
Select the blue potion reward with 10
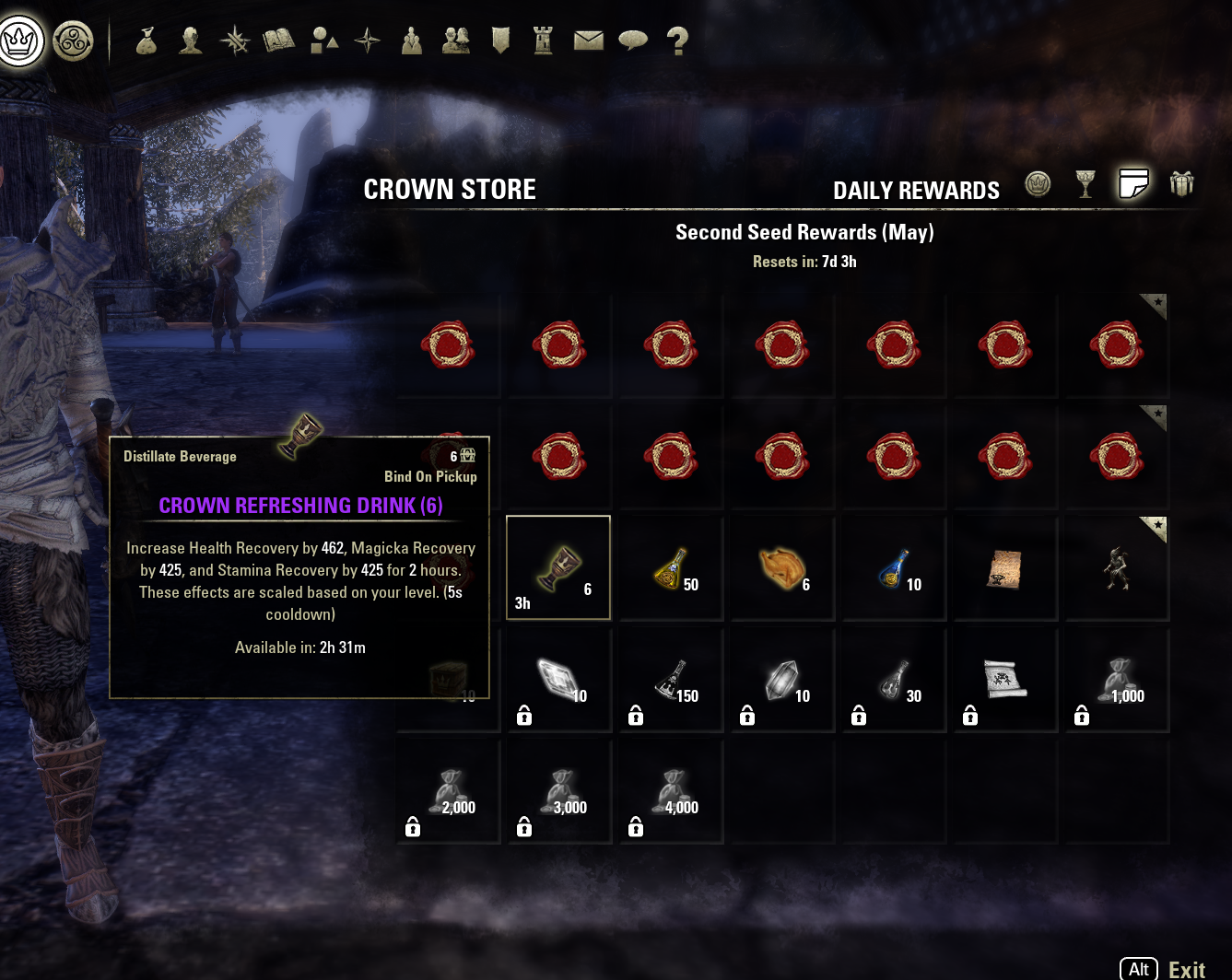tap(894, 568)
